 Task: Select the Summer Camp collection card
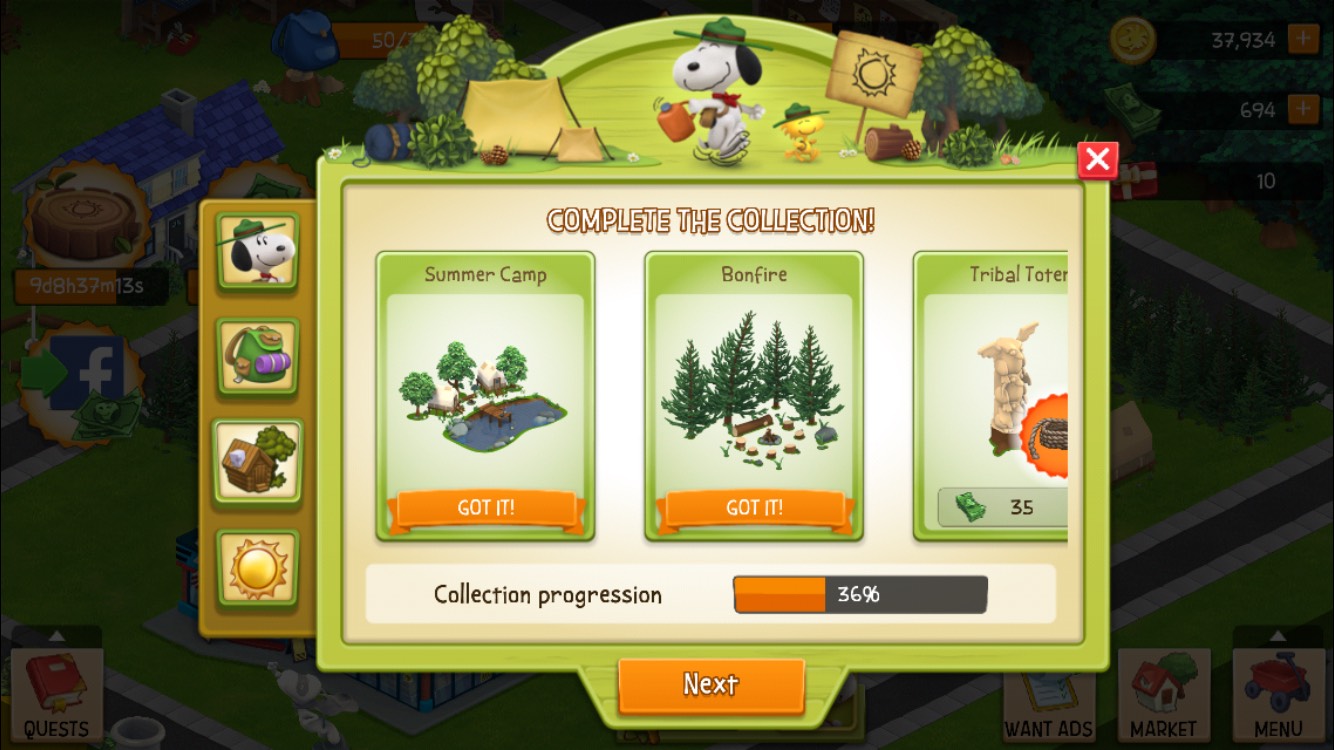coord(485,396)
